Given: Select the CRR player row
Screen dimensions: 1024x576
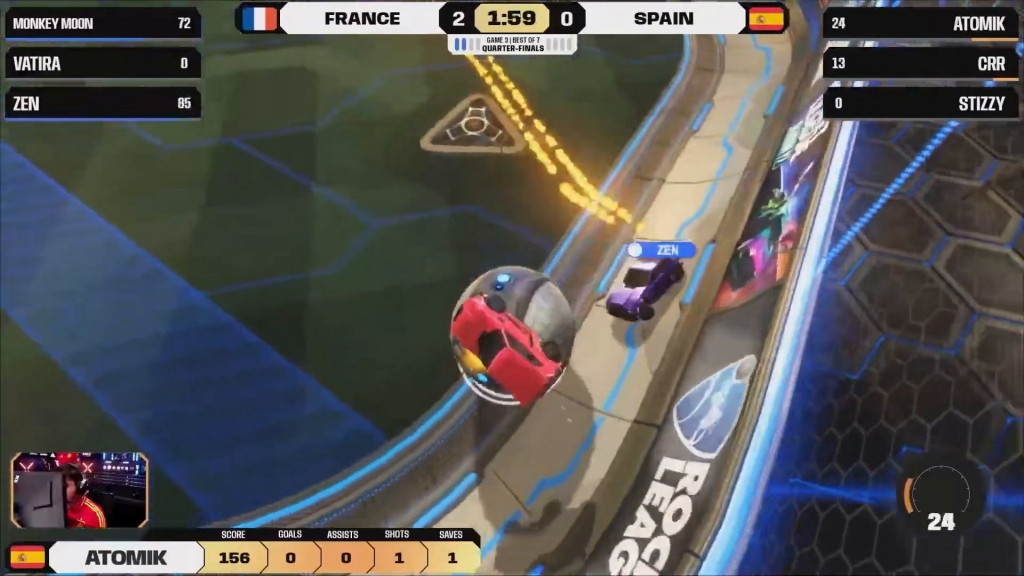Looking at the screenshot, I should [921, 63].
